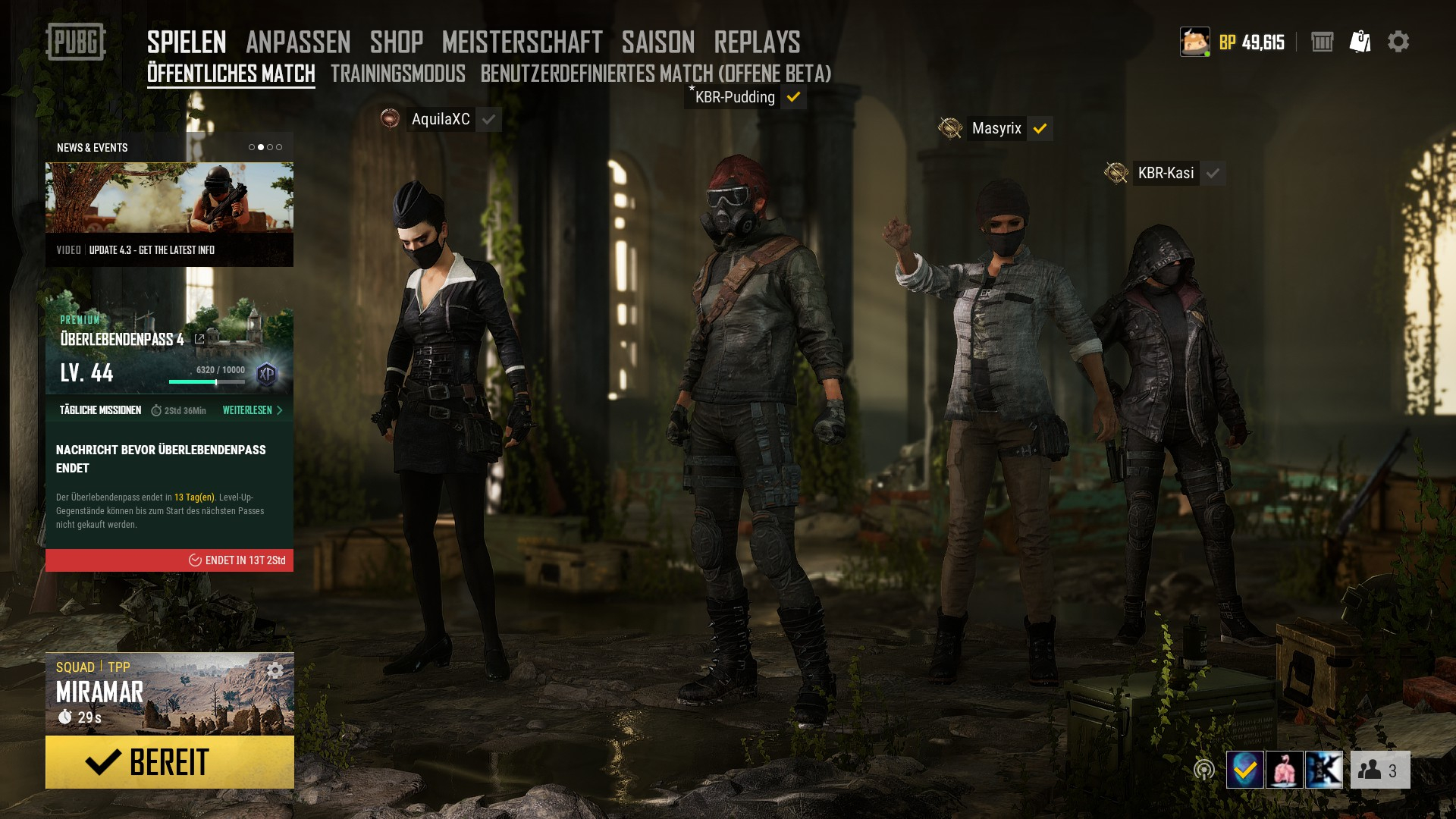
Task: Open match settings gear on Miramar panel
Action: (x=275, y=670)
